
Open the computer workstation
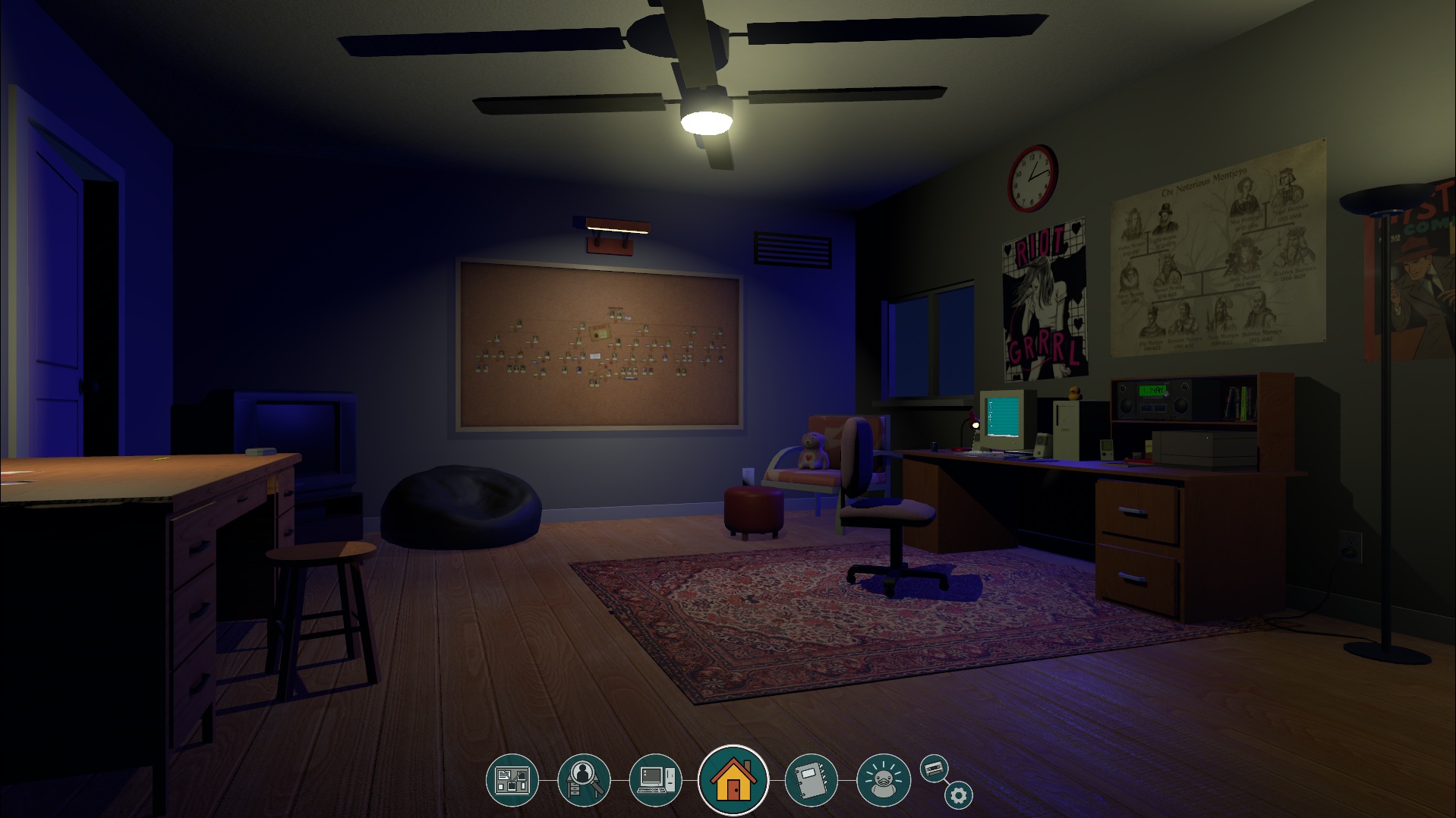pyautogui.click(x=655, y=779)
